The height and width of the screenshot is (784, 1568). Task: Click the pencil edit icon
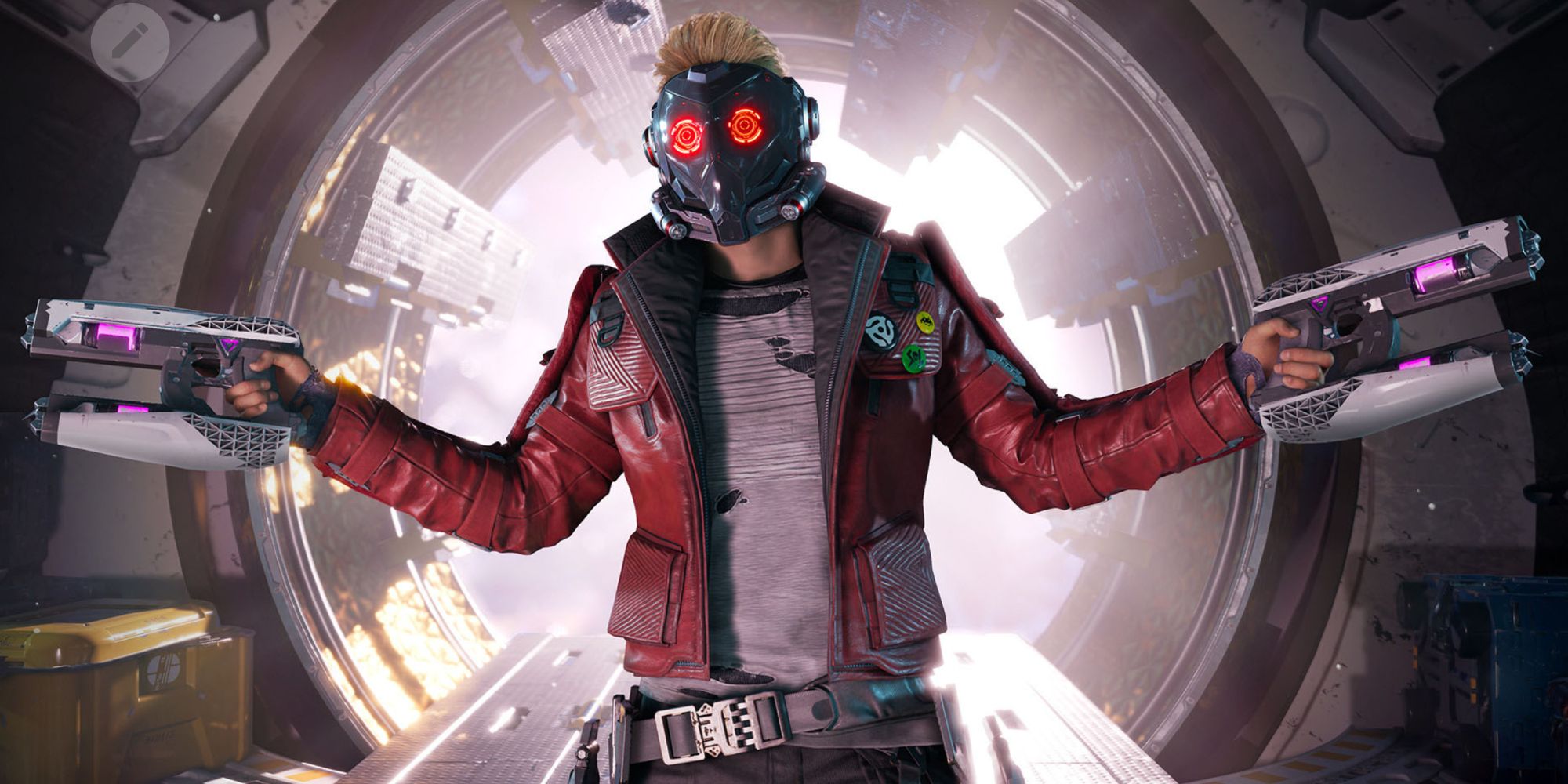pos(129,42)
